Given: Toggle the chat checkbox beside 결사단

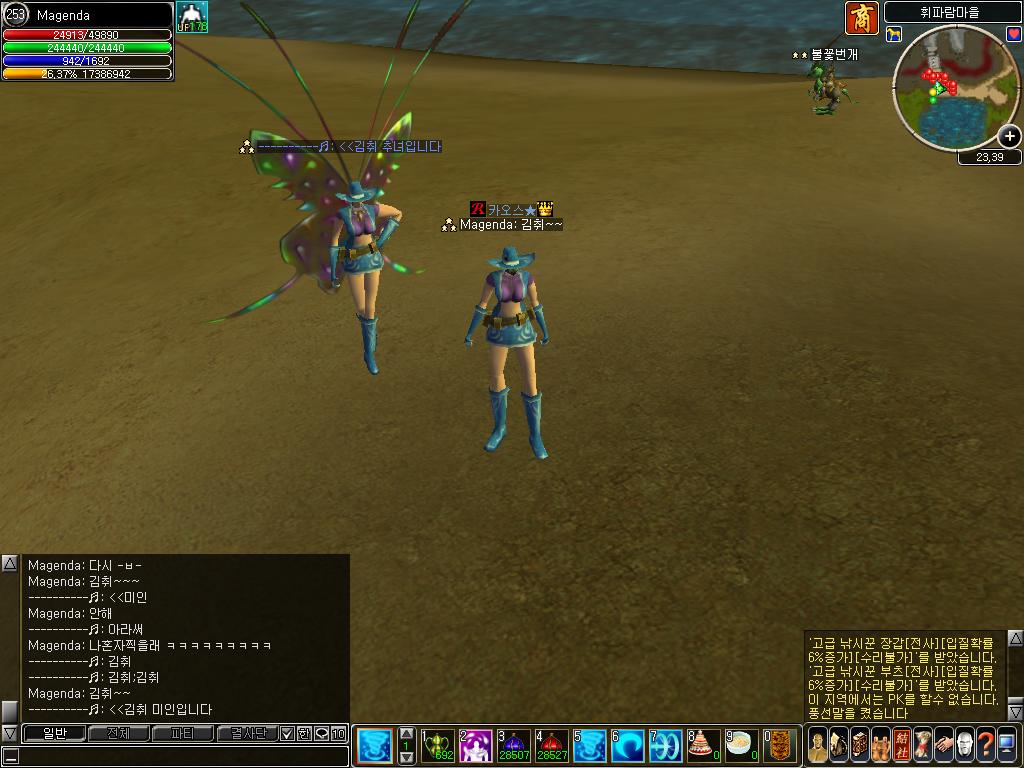Looking at the screenshot, I should tap(288, 734).
